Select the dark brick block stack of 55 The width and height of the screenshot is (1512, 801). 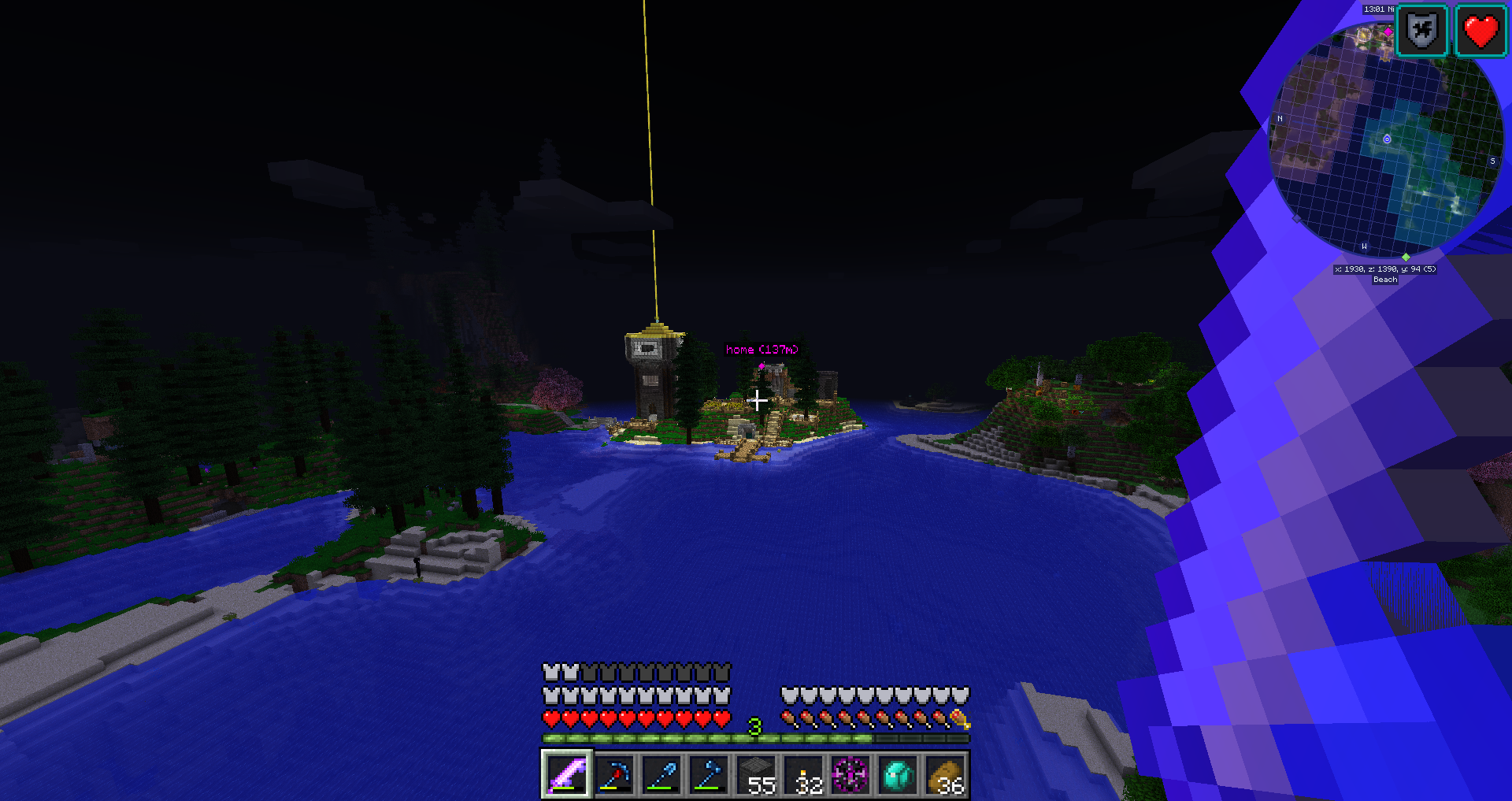coord(756,775)
